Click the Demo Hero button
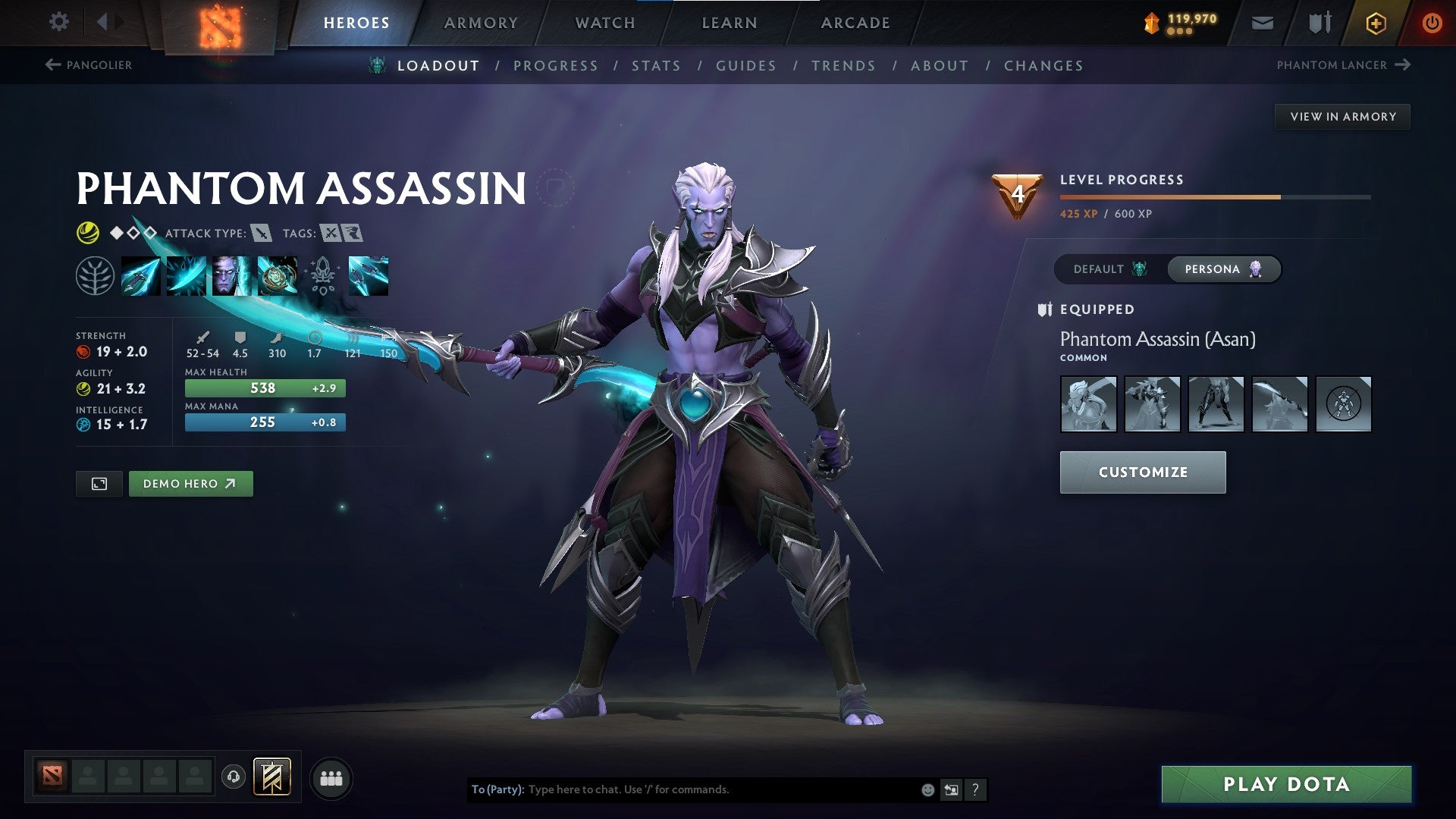Screen dimensions: 1456x819 190,483
